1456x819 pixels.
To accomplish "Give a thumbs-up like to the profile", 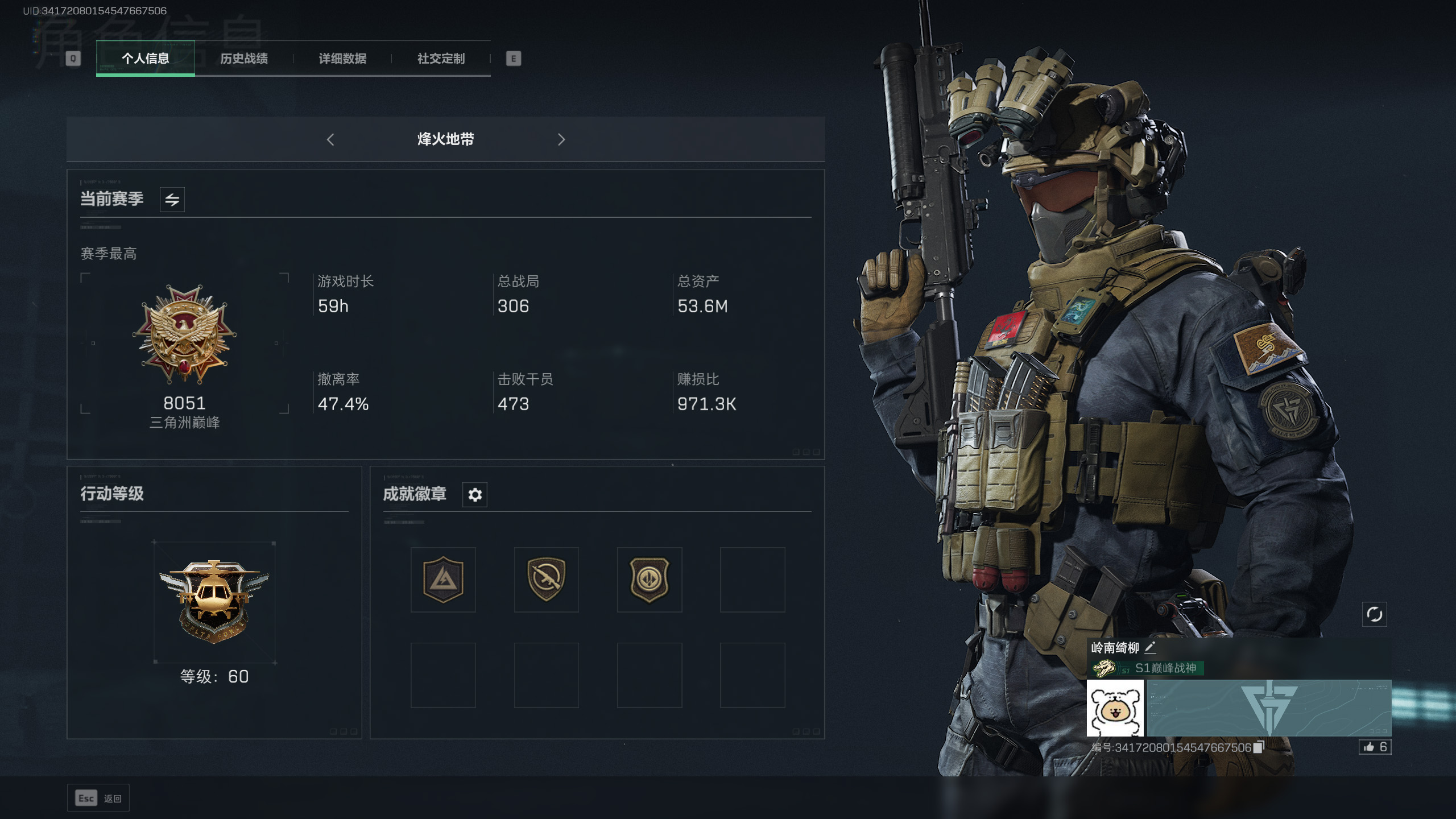I will 1375,747.
